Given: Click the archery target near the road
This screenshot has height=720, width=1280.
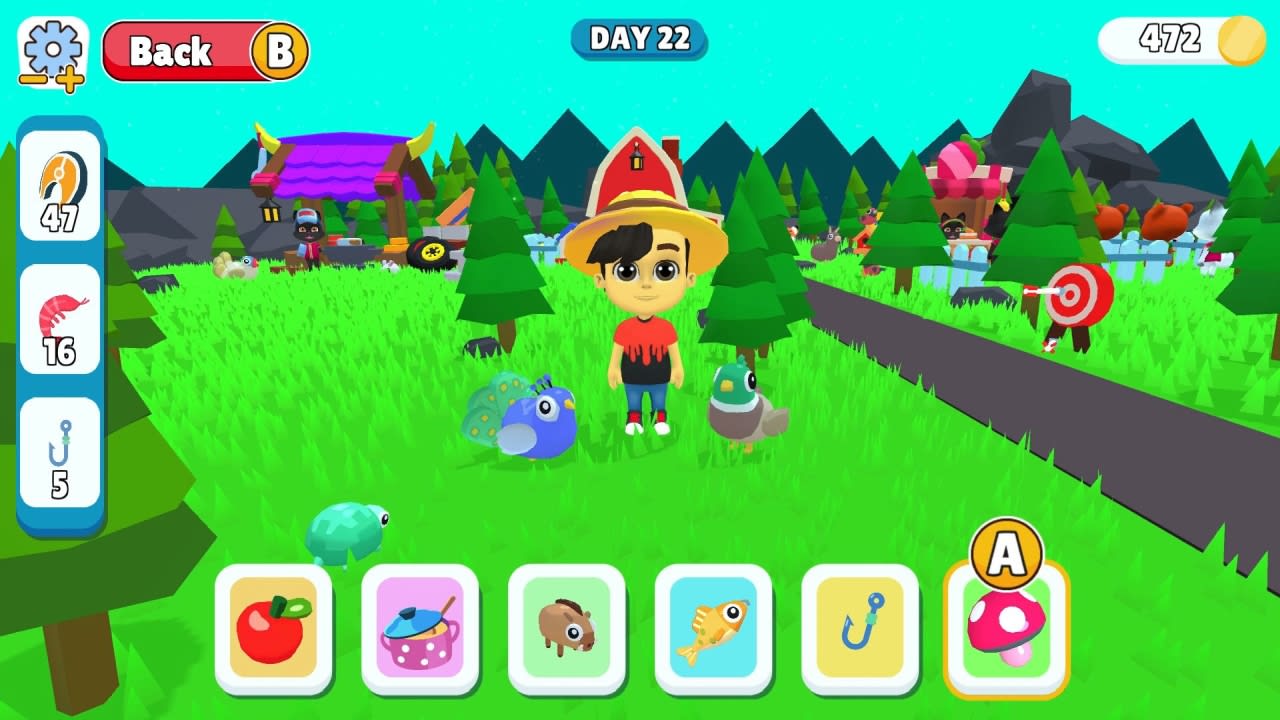Looking at the screenshot, I should [1075, 293].
